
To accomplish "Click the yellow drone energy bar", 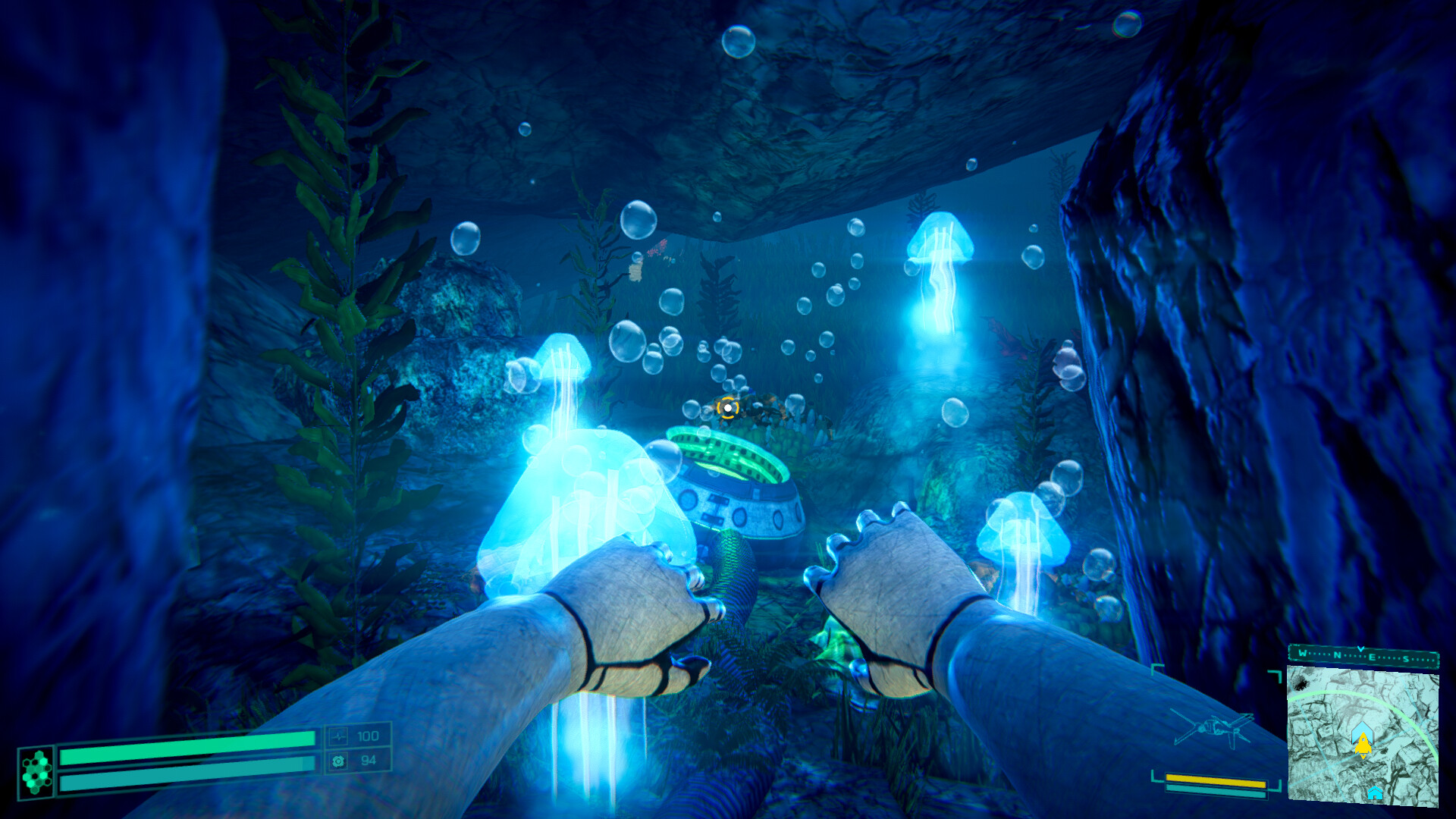I will 1216,781.
